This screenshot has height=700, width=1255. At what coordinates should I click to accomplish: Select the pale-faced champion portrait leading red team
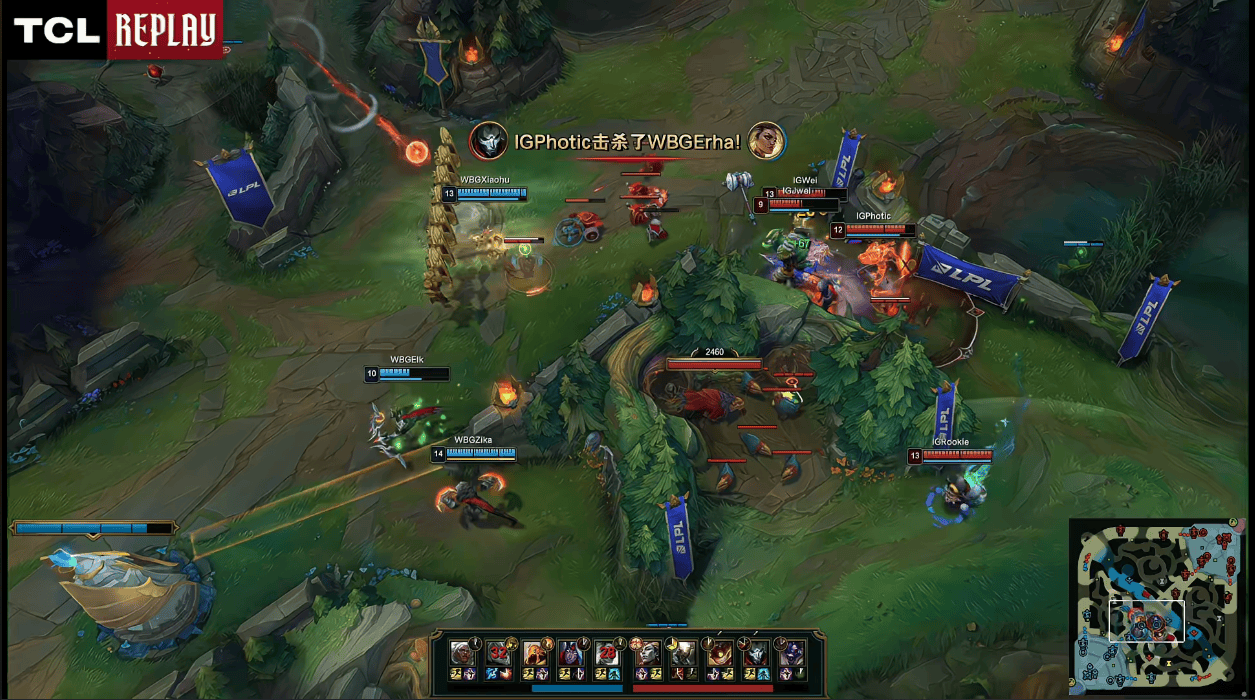647,654
